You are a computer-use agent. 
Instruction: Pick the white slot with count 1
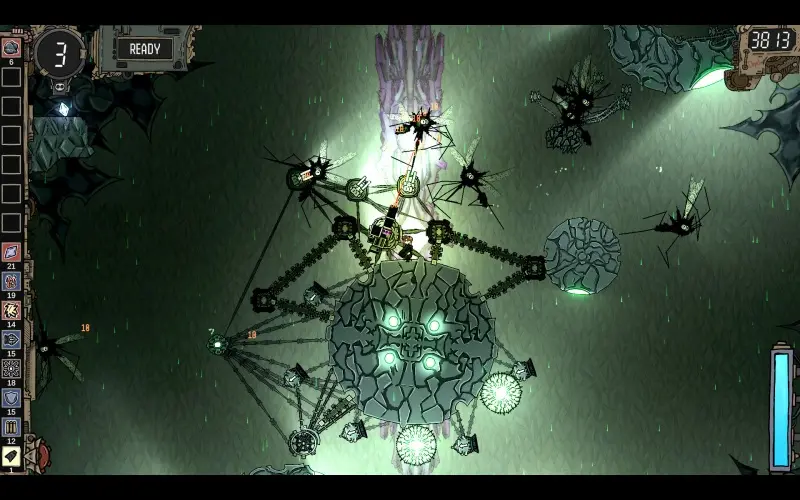[x=11, y=456]
